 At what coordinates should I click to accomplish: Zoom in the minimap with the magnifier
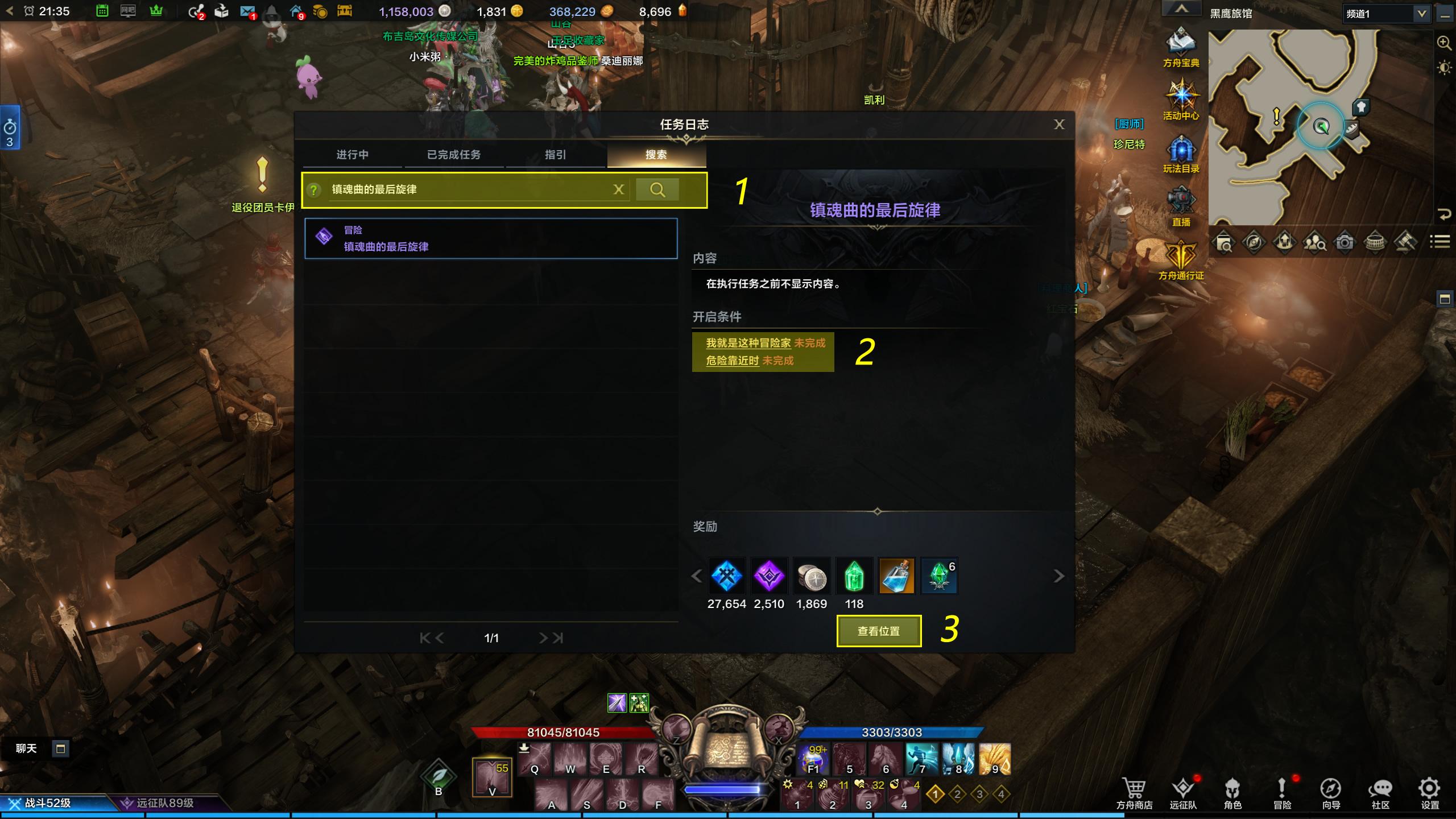[1443, 43]
